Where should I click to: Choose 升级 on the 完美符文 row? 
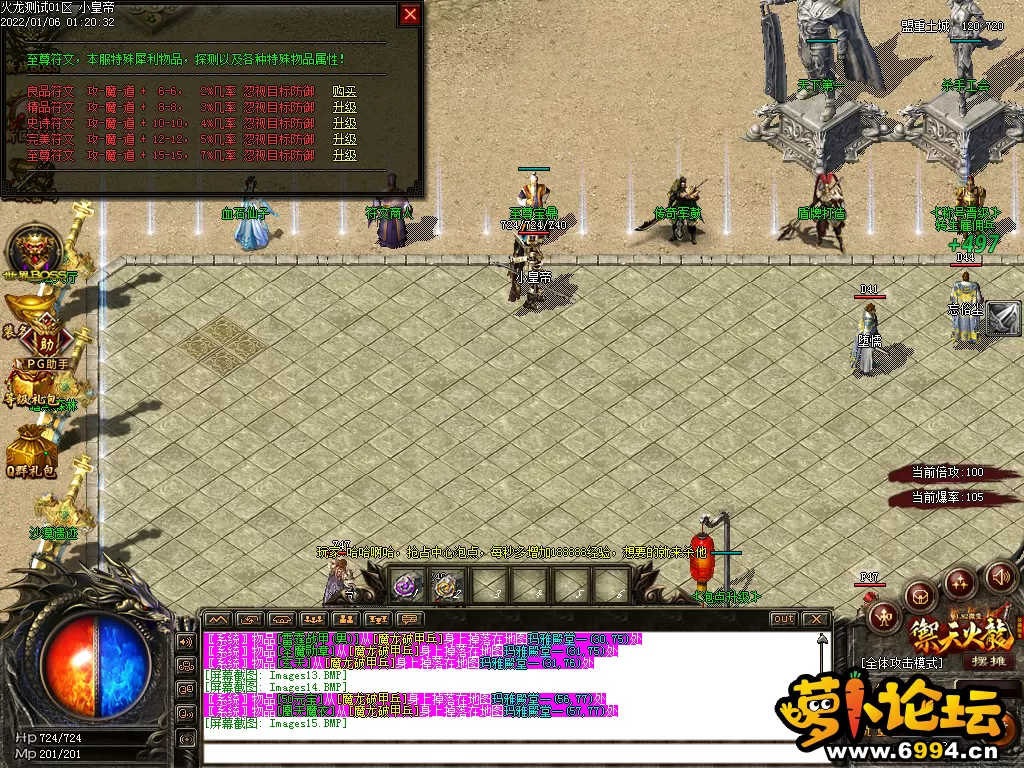tap(344, 139)
